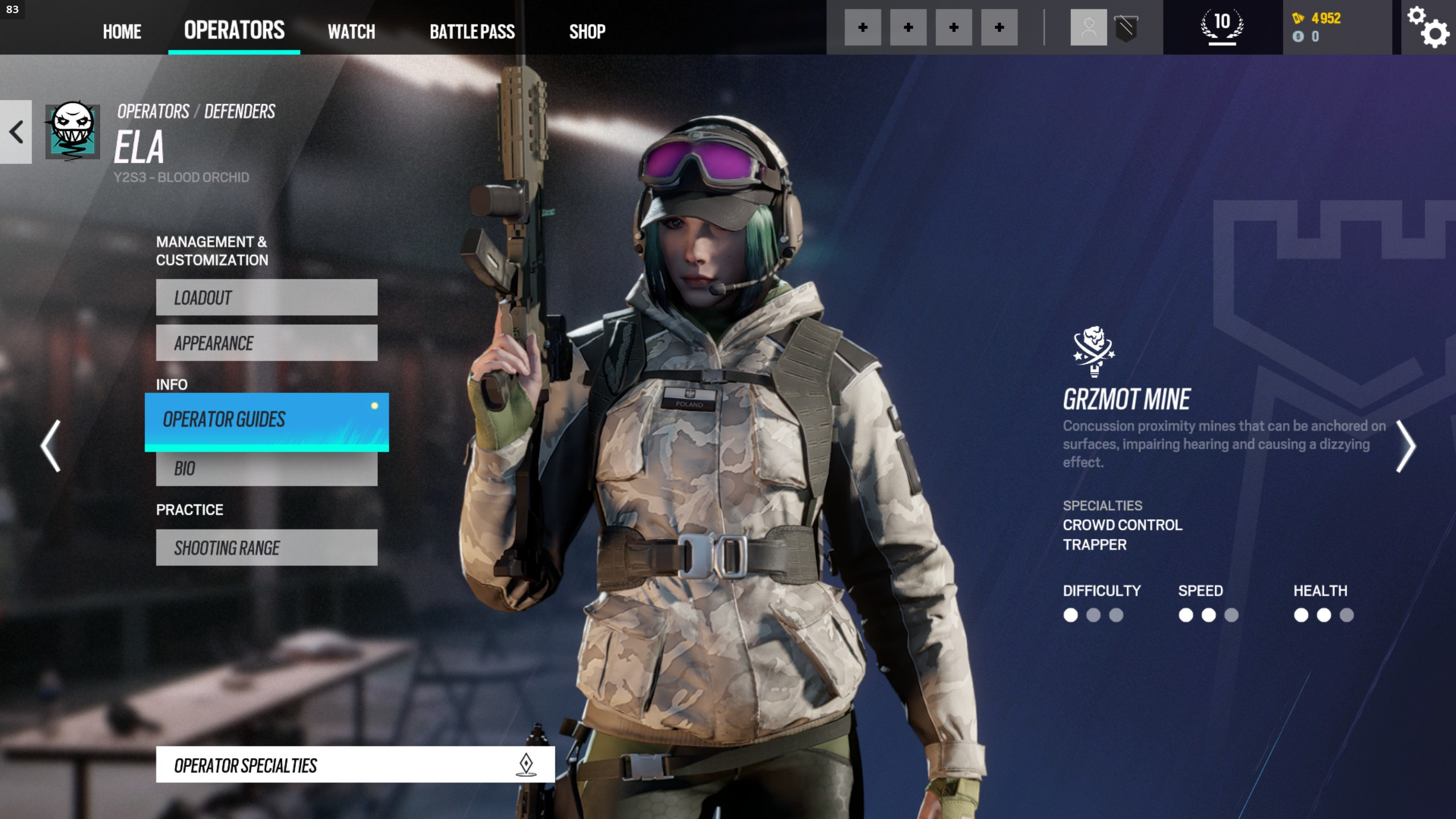Open the Battle Pass tab
Screen dimensions: 1456x819
[x=472, y=31]
